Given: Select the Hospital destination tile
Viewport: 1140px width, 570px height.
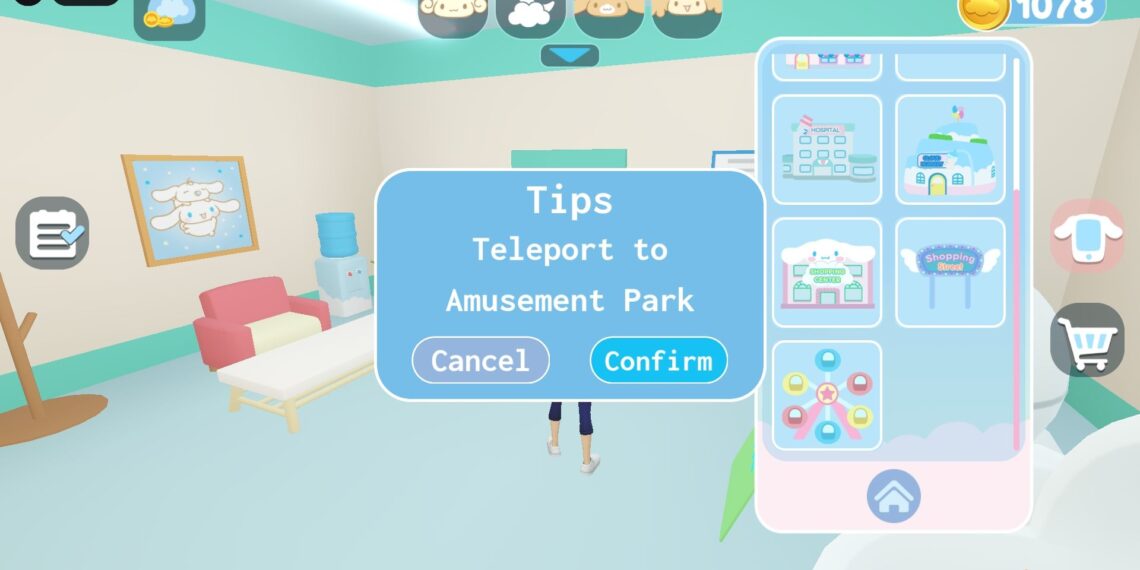Looking at the screenshot, I should tap(827, 150).
